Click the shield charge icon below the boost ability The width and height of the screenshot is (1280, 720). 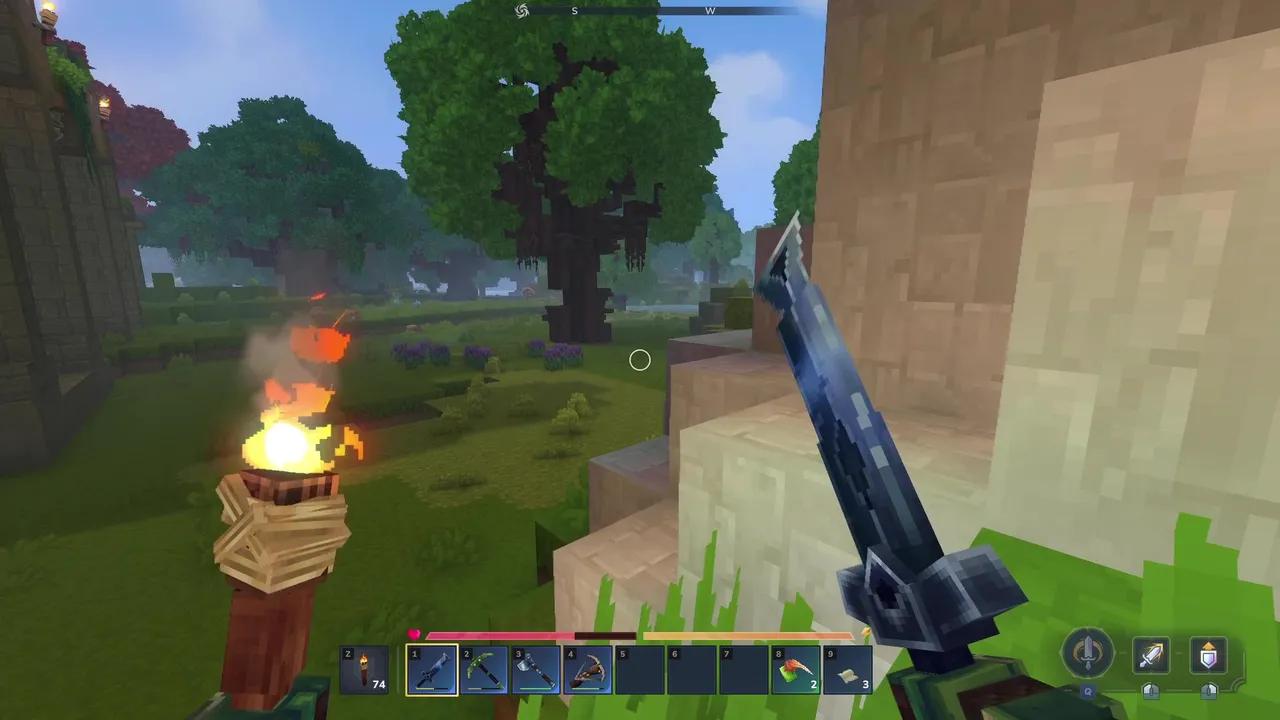[x=1207, y=692]
